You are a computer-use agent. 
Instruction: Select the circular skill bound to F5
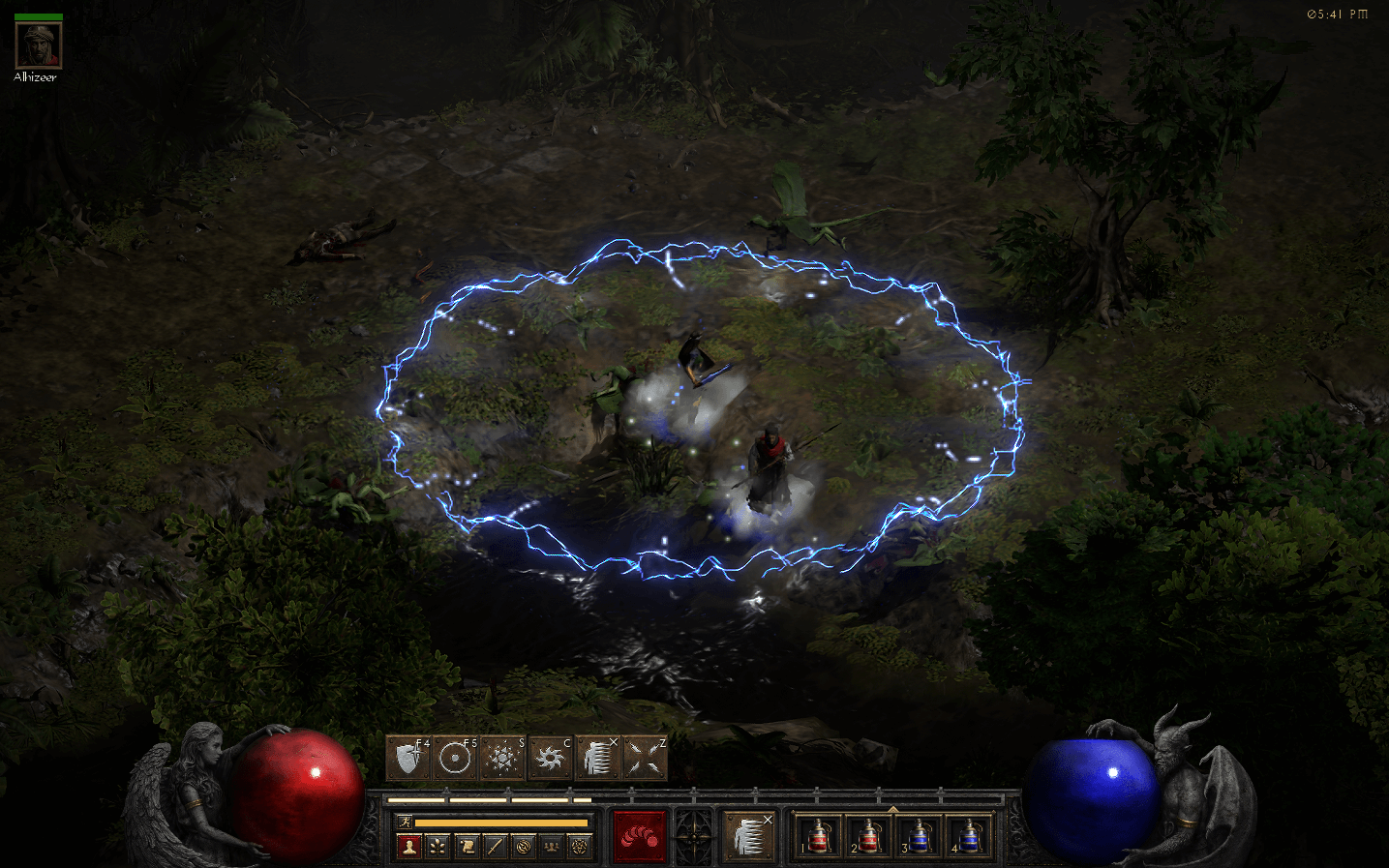[x=454, y=757]
